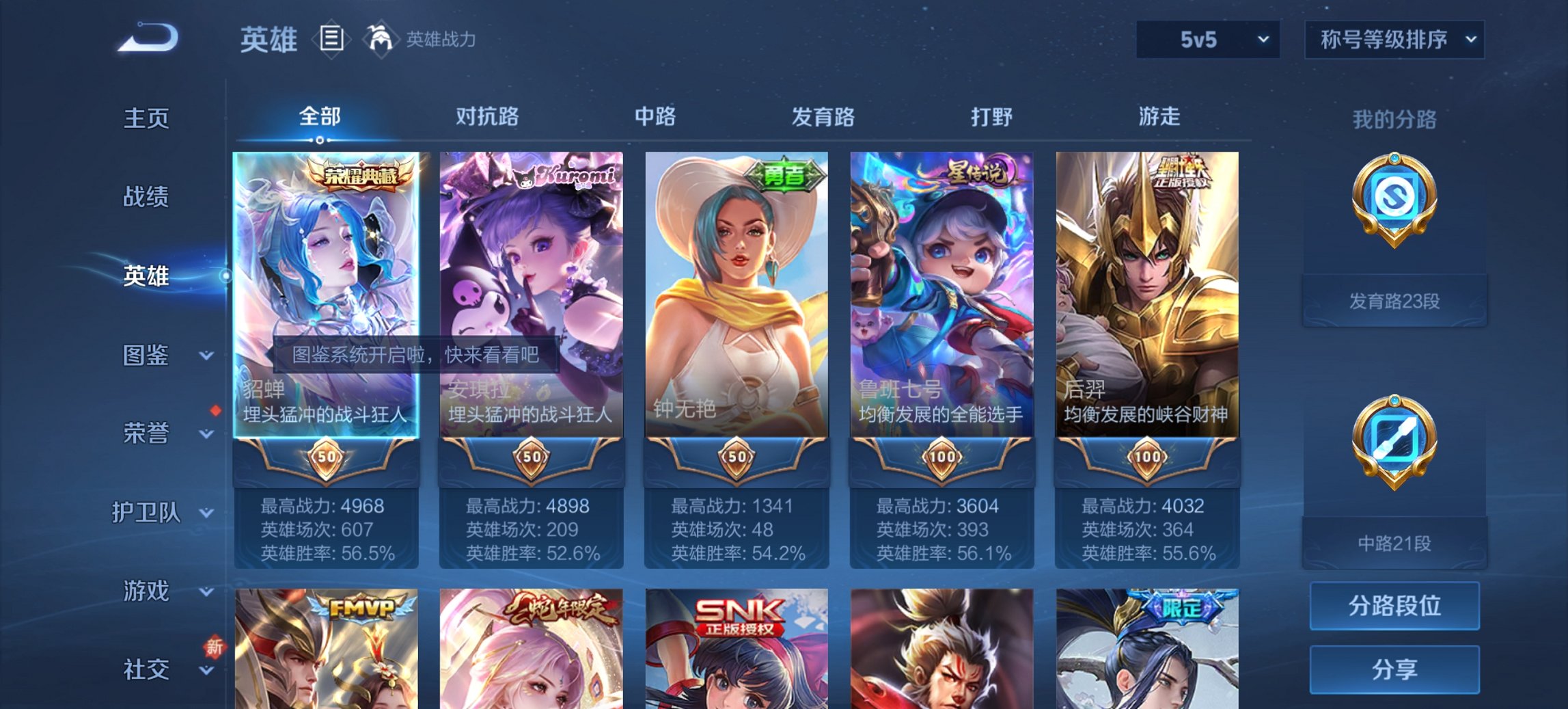Image resolution: width=1568 pixels, height=709 pixels.
Task: Expand the 图鉴 sidebar section
Action: coord(147,354)
